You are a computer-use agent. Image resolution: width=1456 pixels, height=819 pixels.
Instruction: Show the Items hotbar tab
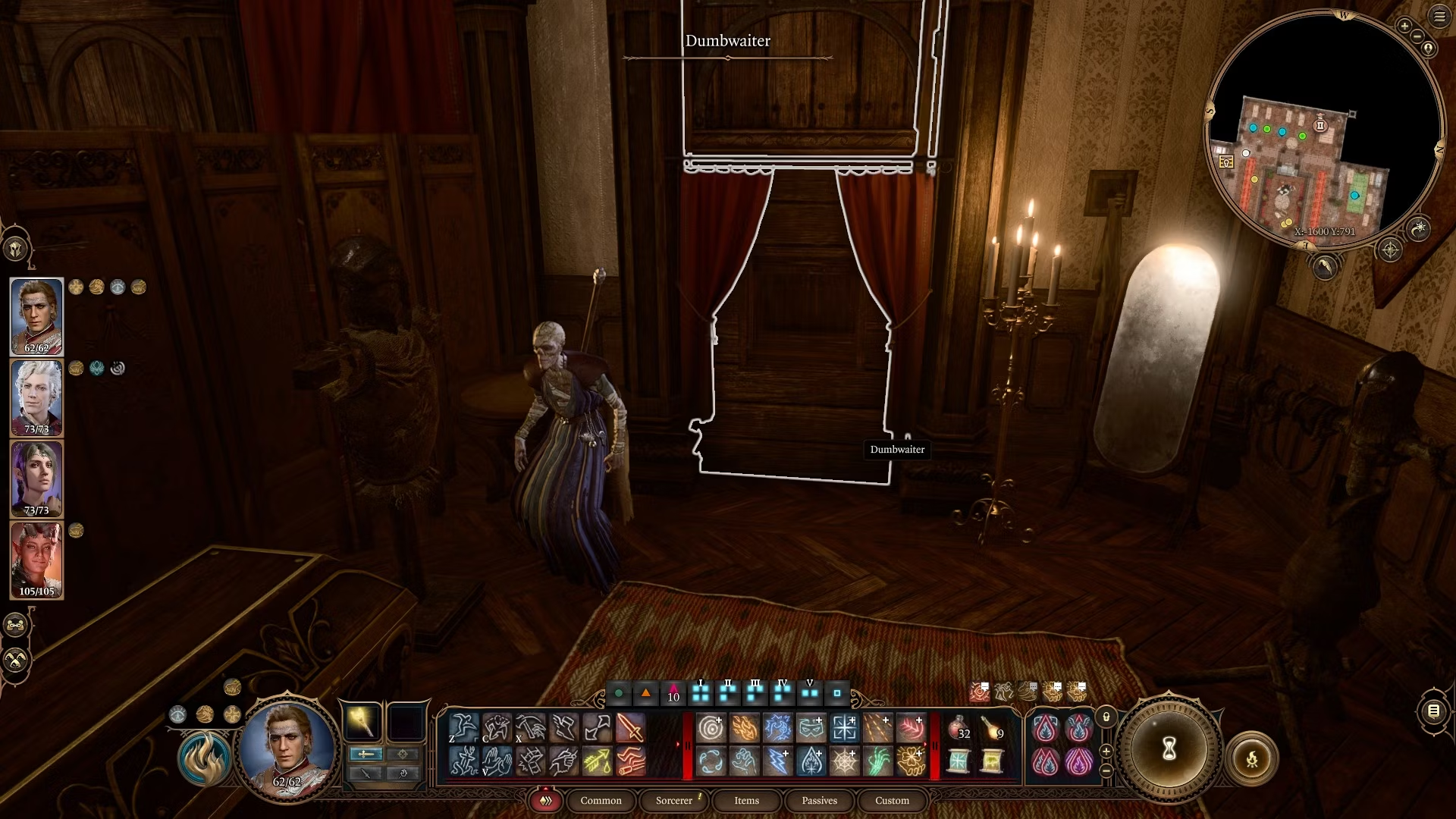(x=746, y=800)
